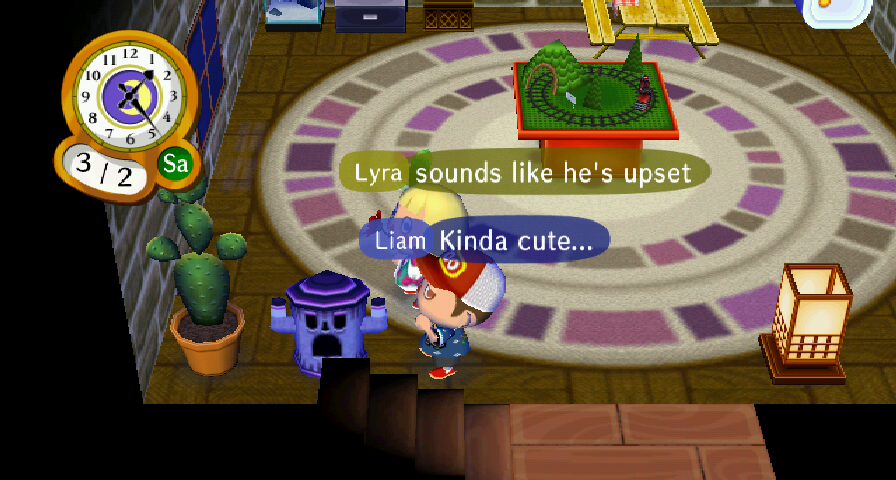The height and width of the screenshot is (480, 896).
Task: Click Lyra's "sounds like he's upset" chat bubble
Action: pyautogui.click(x=525, y=173)
